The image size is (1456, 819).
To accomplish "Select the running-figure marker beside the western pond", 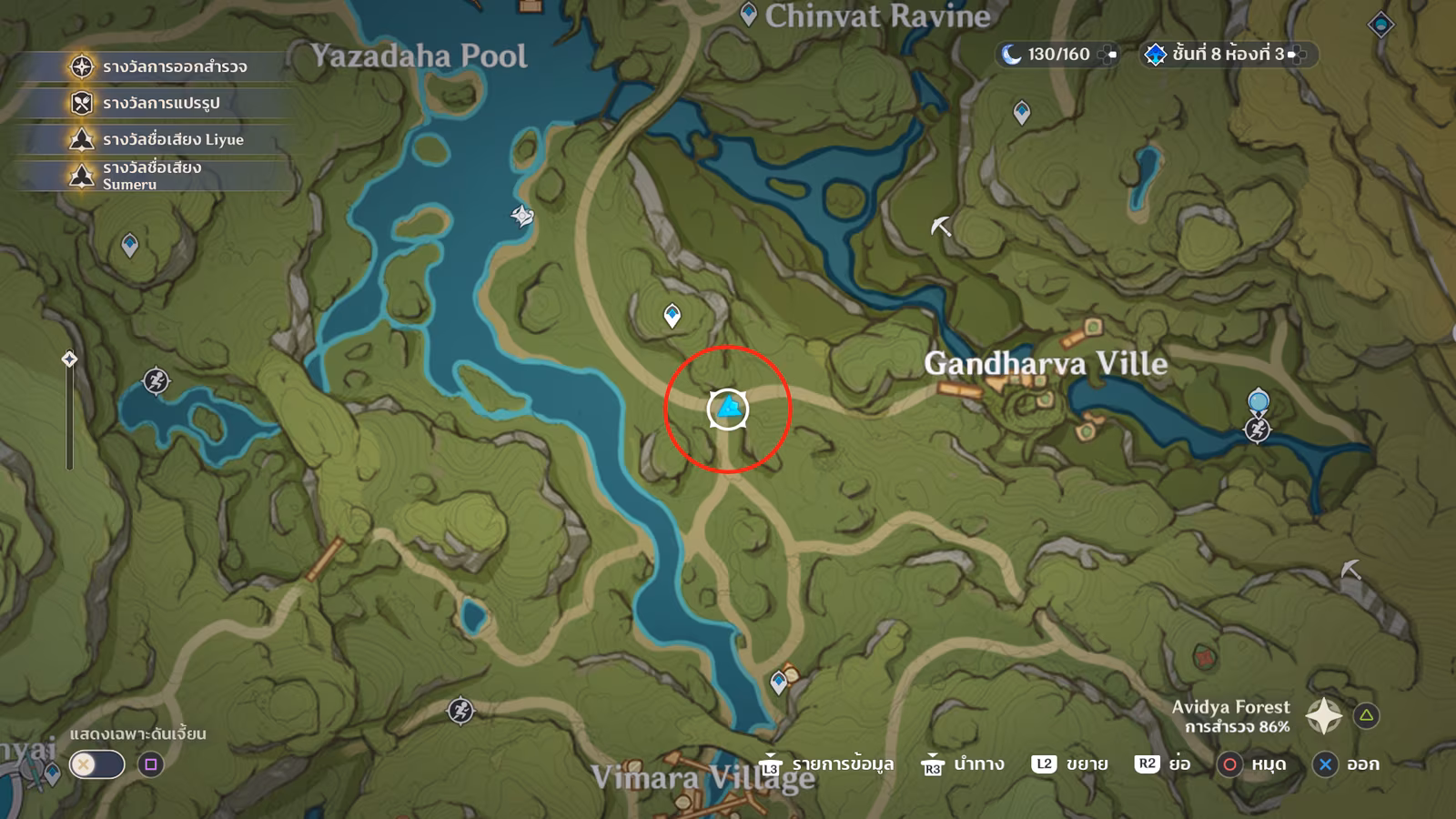I will (156, 380).
